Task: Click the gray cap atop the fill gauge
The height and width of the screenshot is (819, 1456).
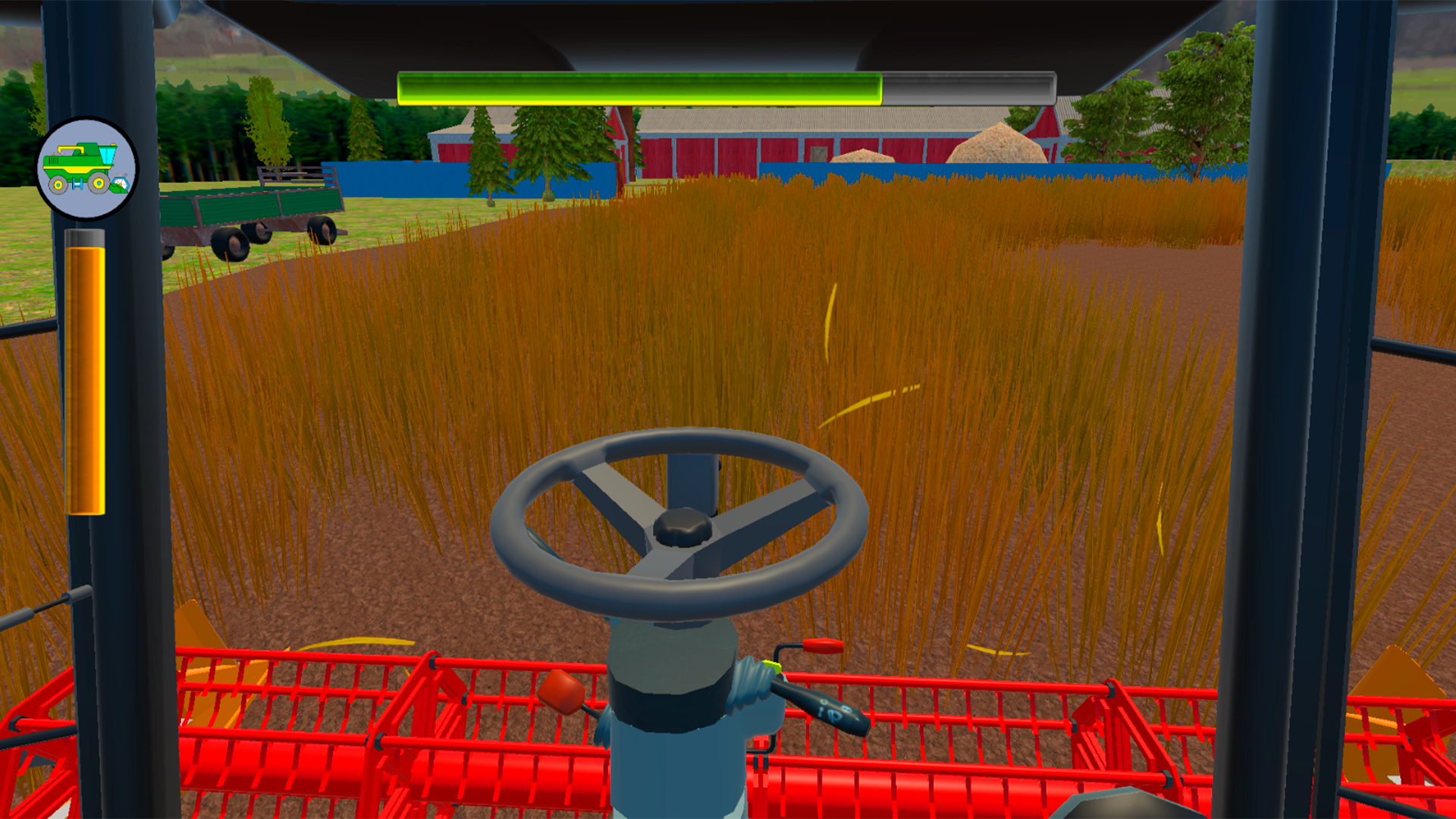Action: tap(85, 237)
